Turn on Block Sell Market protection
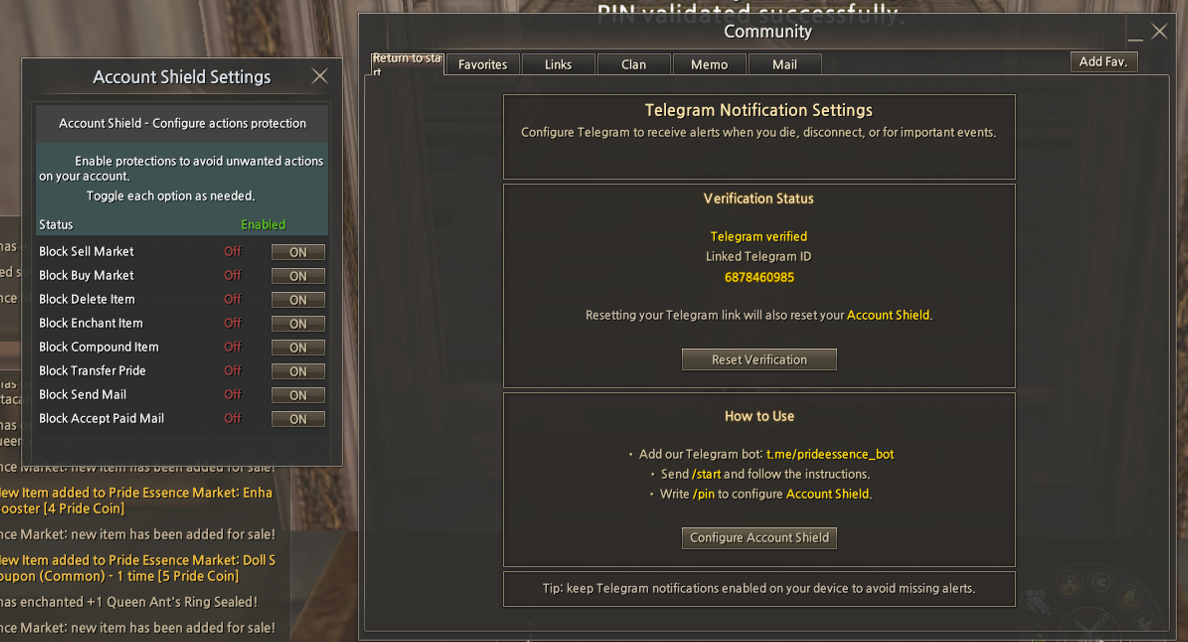 click(298, 252)
